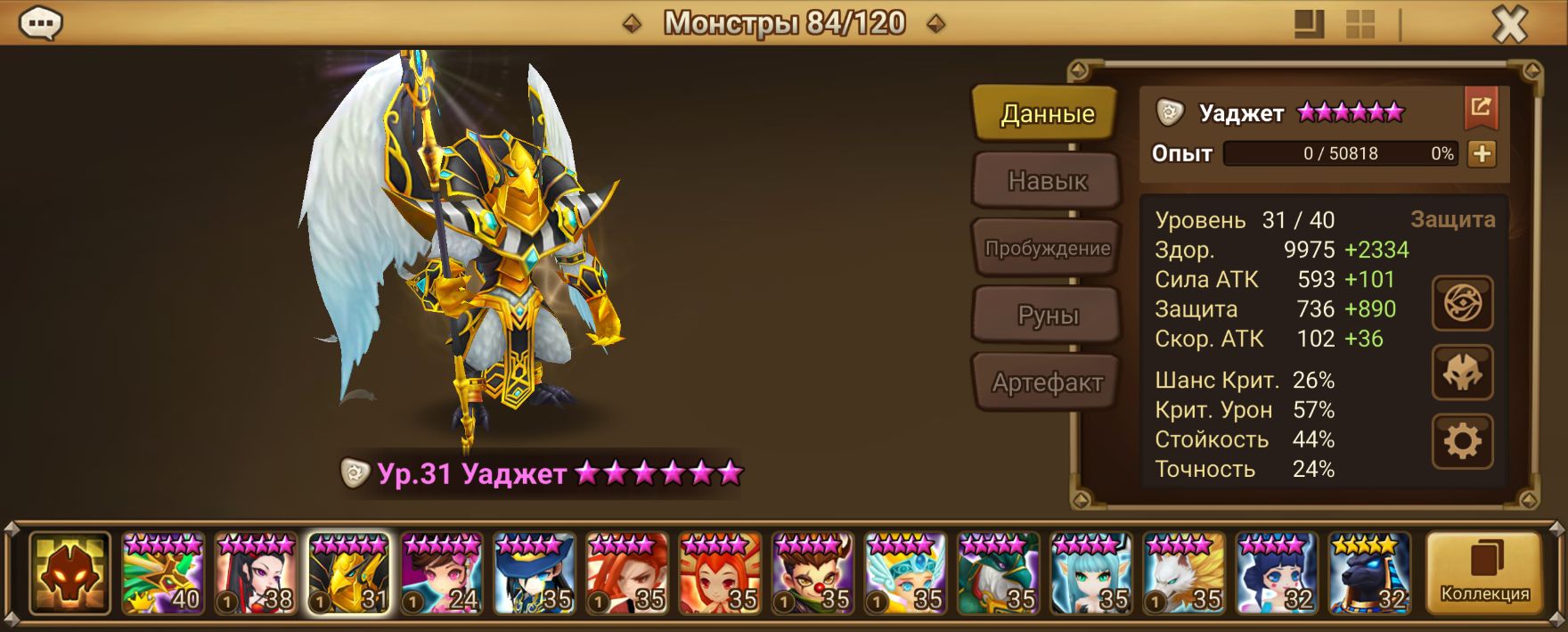Click the monster mask filter icon
1568x632 pixels.
point(69,574)
